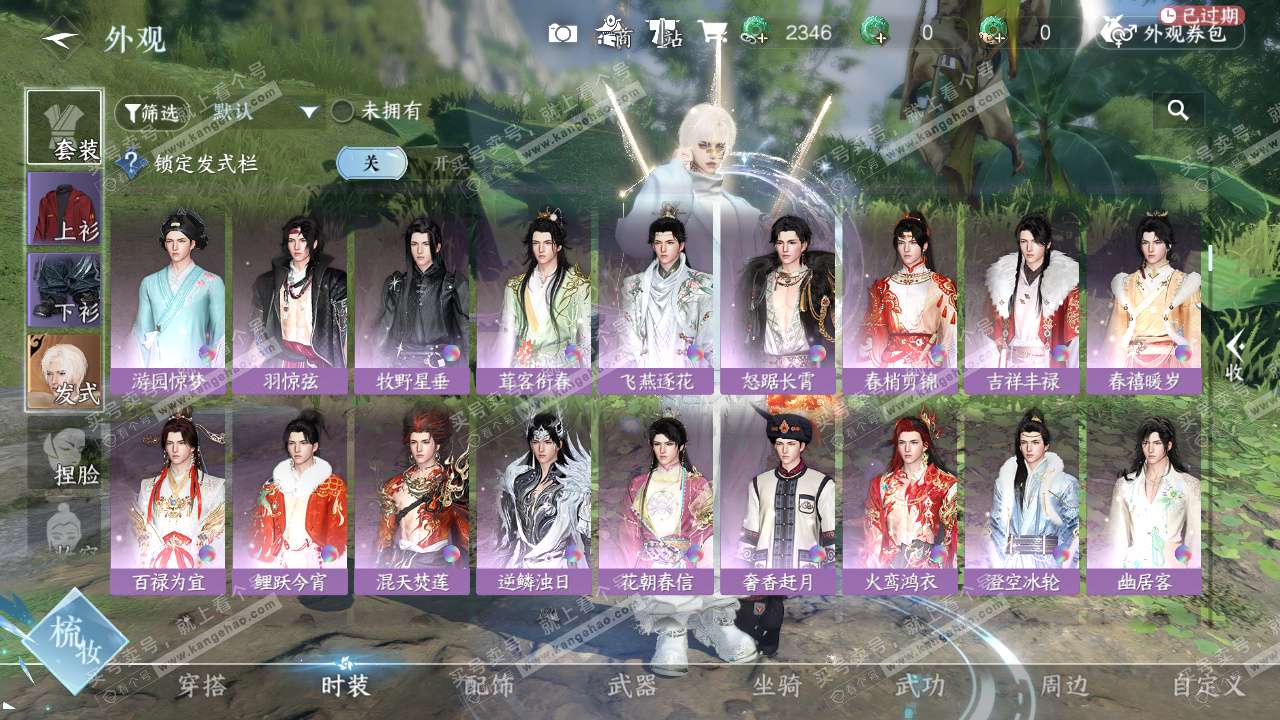Screen dimensions: 1280x720
Task: Select the 吉祥丰禄 outfit card
Action: [x=1022, y=301]
